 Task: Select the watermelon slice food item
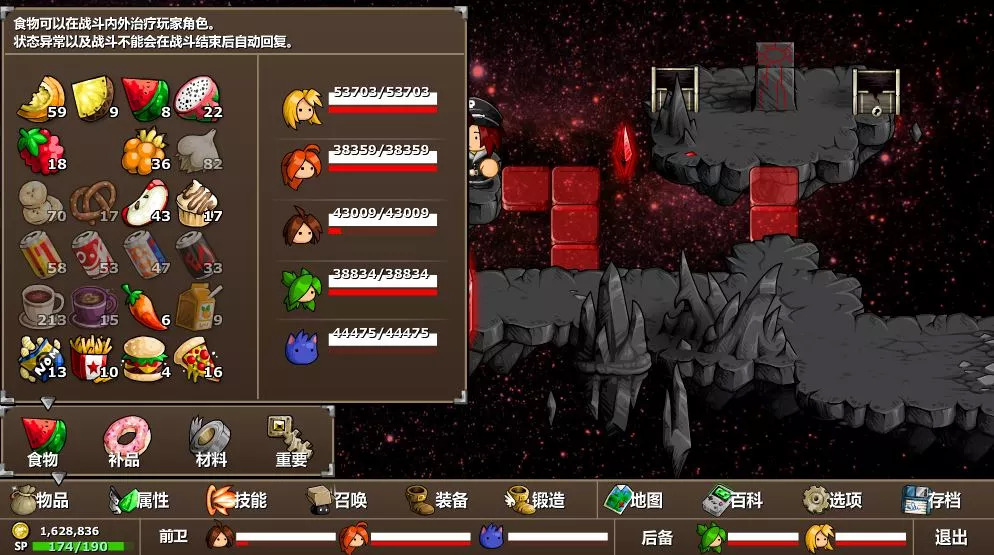(x=146, y=98)
